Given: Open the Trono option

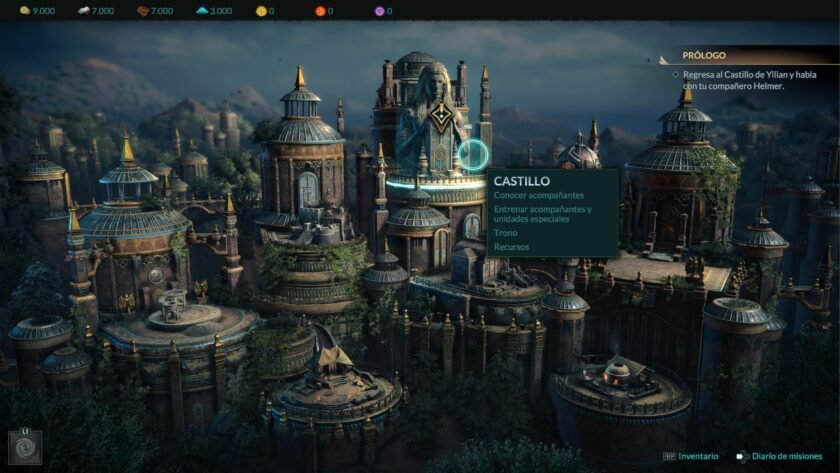Looking at the screenshot, I should 505,232.
